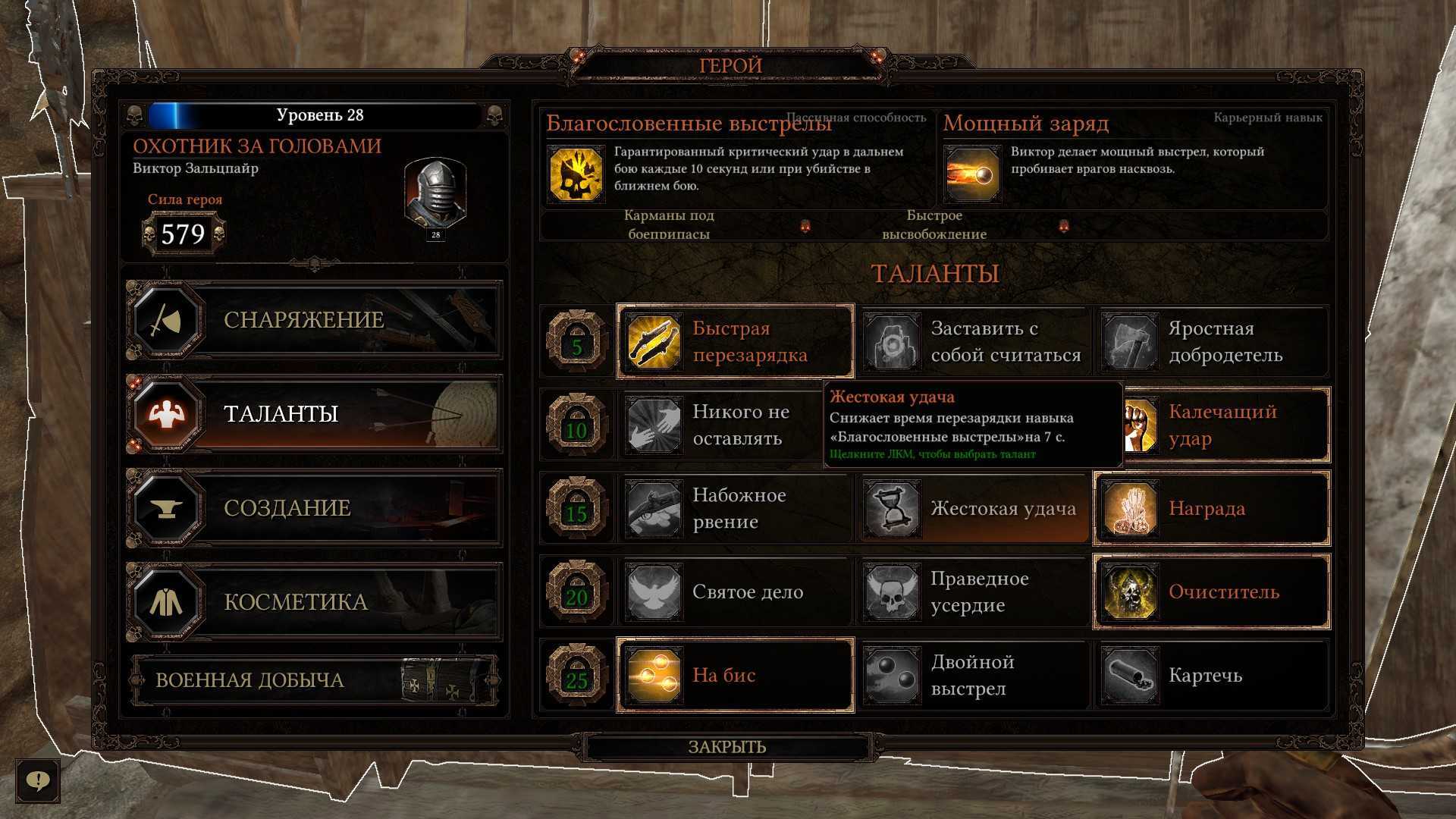The image size is (1456, 819).
Task: Pick the Картечь talent
Action: coord(1211,676)
